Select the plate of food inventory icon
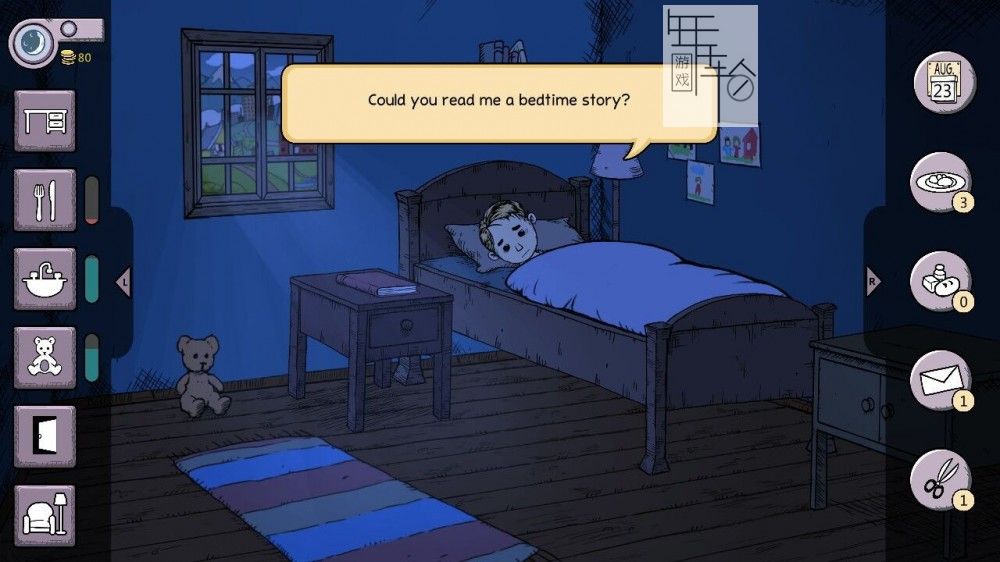 (x=940, y=182)
